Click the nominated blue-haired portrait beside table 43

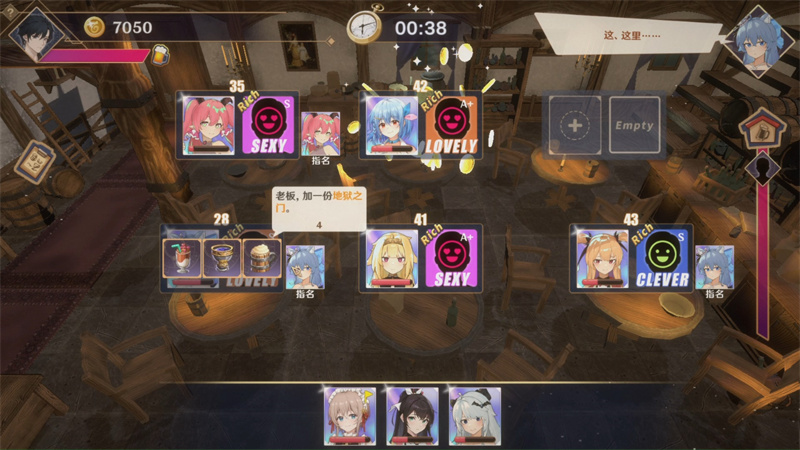(714, 266)
